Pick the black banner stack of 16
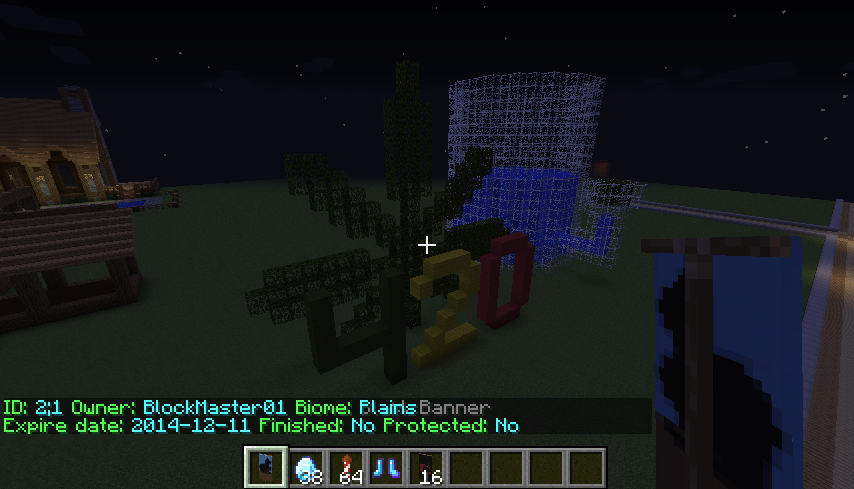Viewport: 854px width, 489px height. click(425, 467)
